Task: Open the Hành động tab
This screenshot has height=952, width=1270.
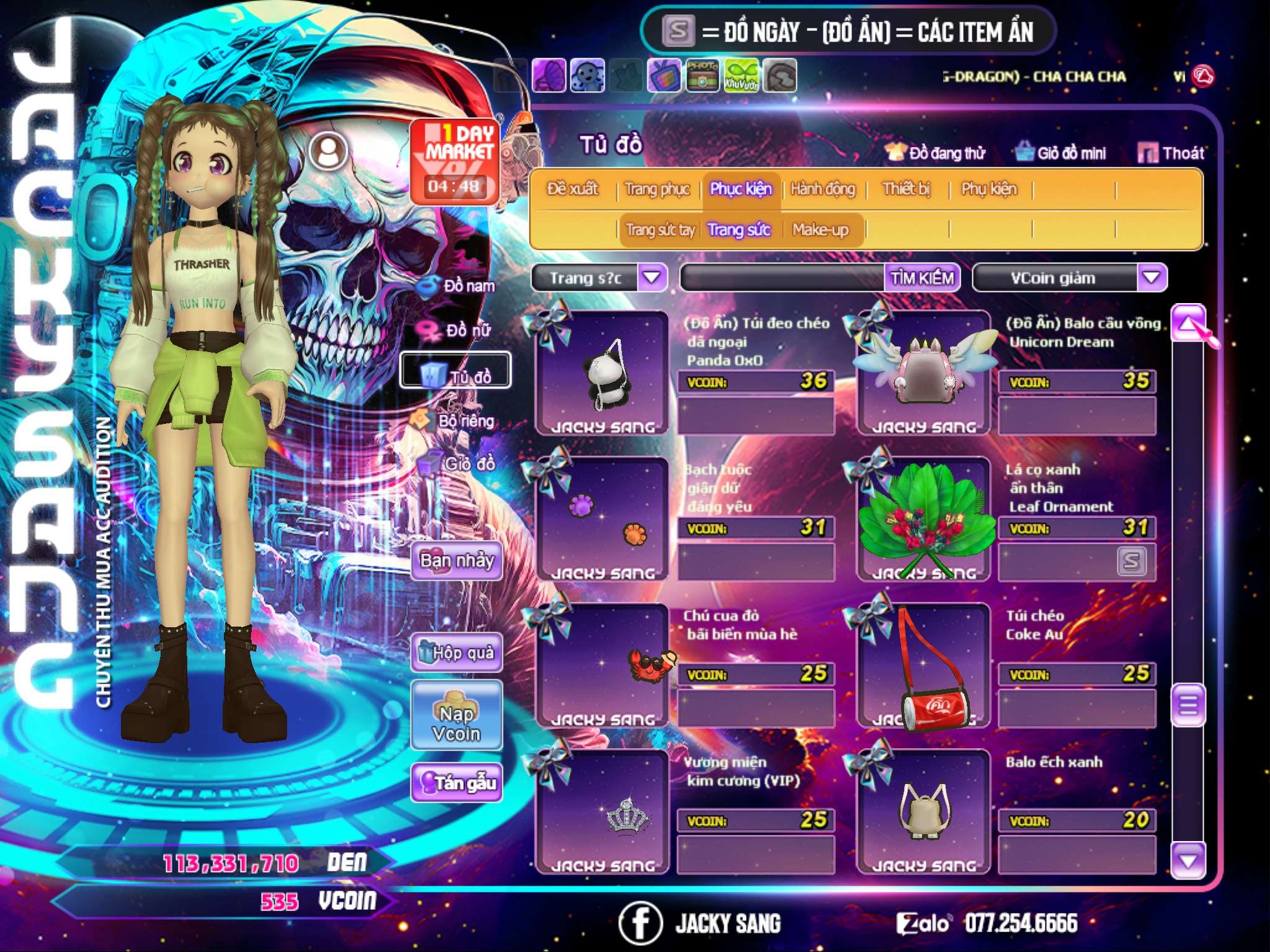Action: click(822, 189)
